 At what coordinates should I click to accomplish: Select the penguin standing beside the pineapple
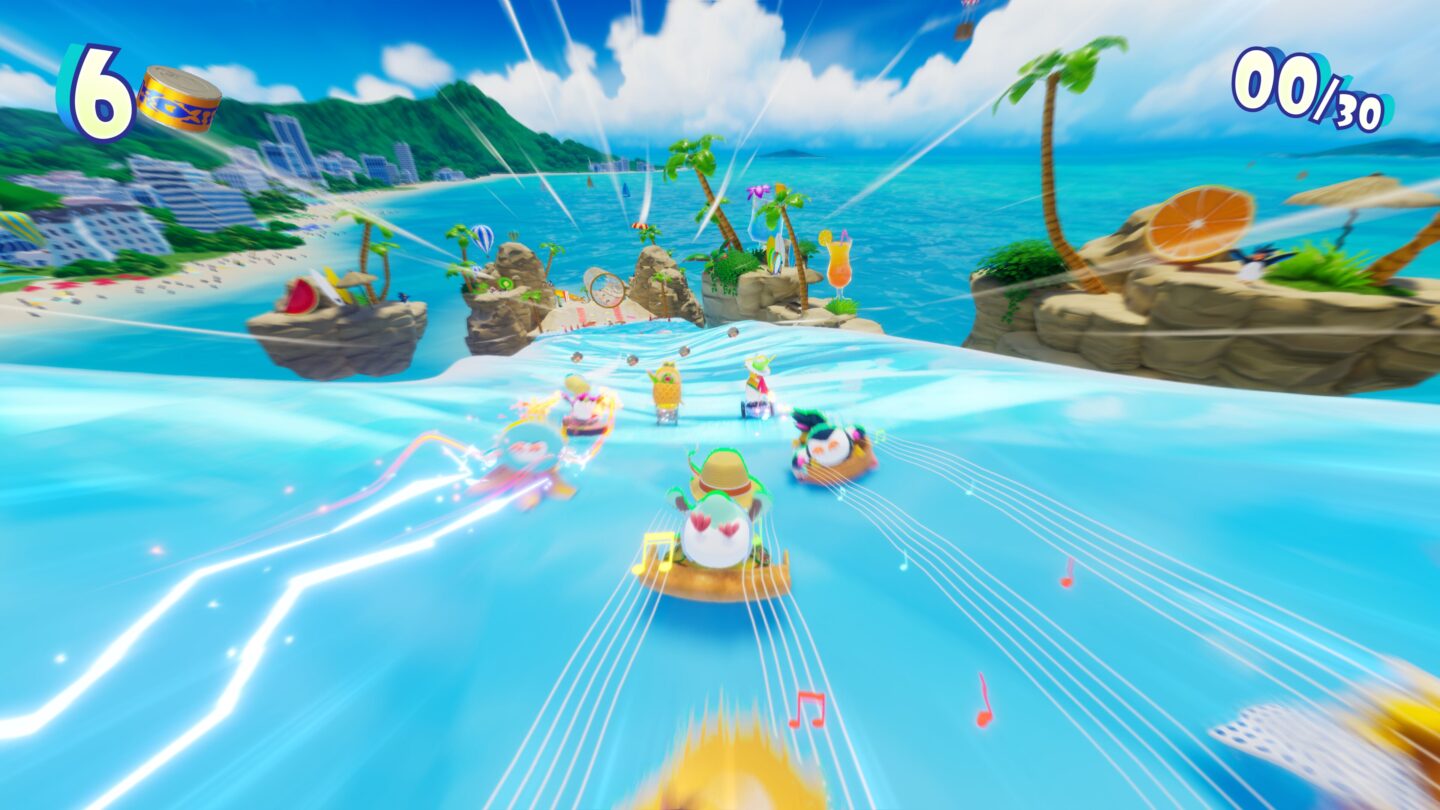click(755, 385)
